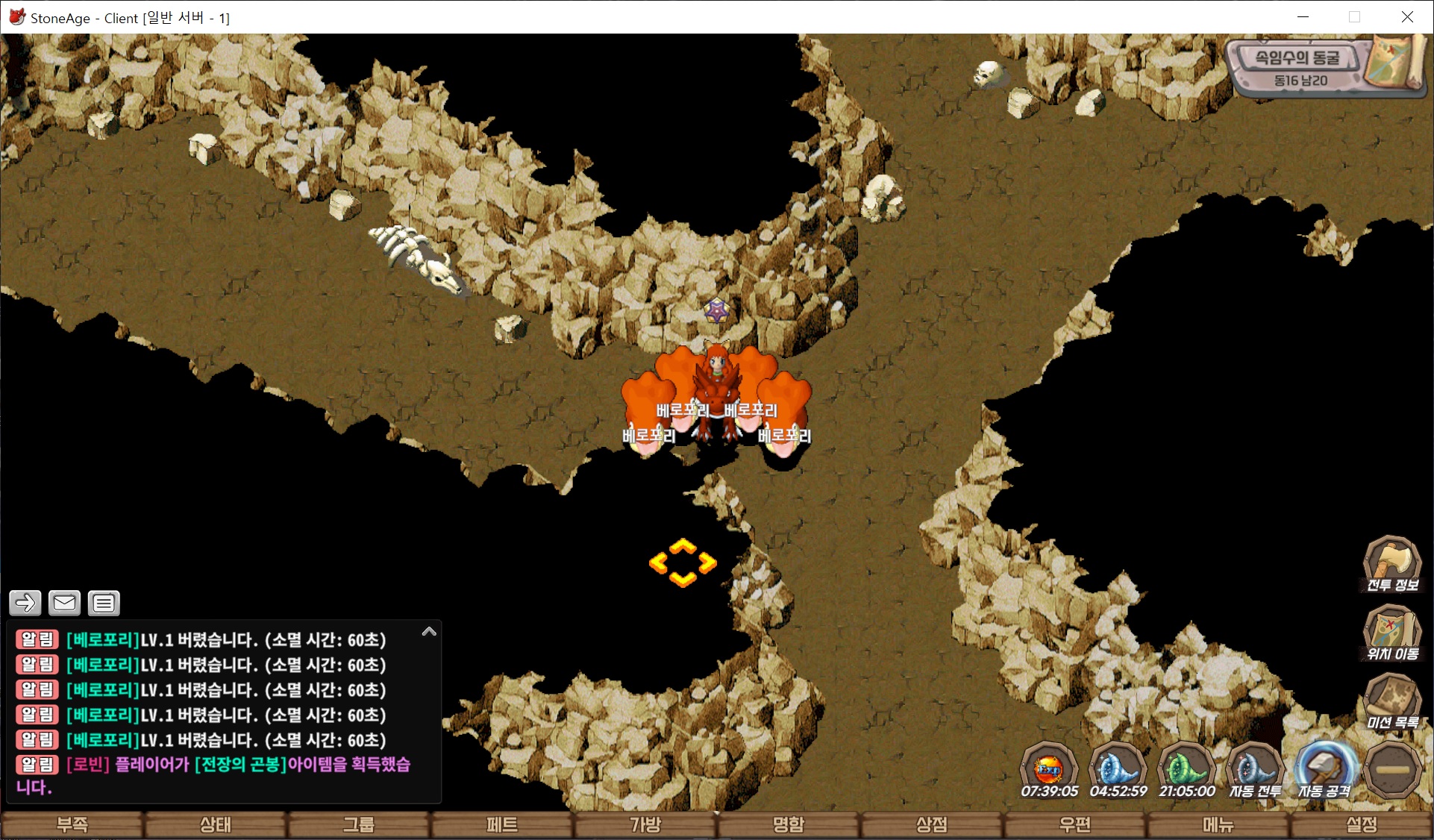1434x840 pixels.
Task: Open the 우편 (mail) menu
Action: coord(1074,824)
